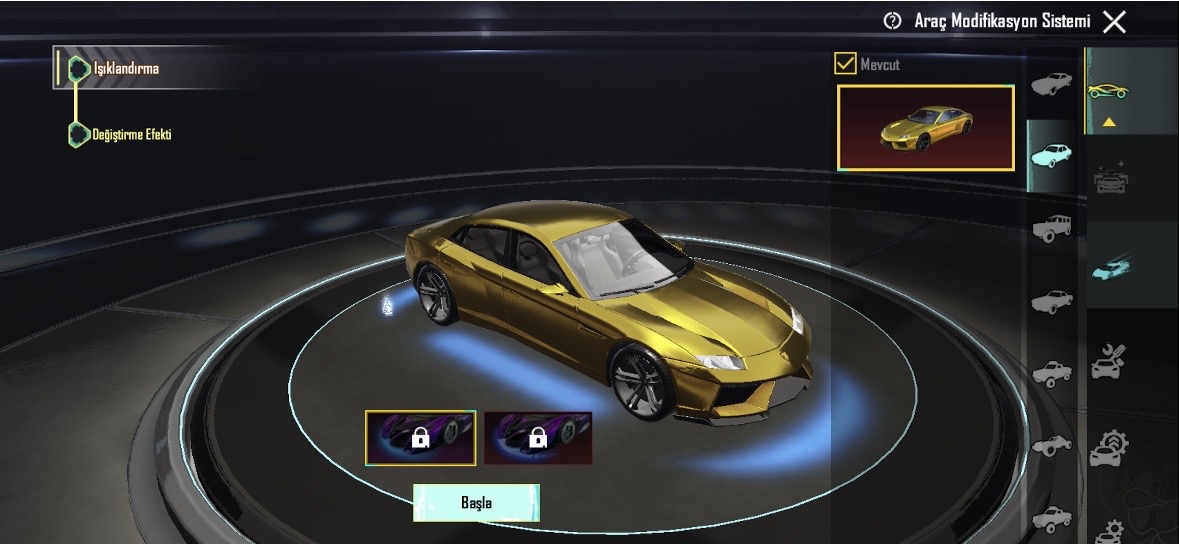
Task: Open the speeding cyan car effects tab
Action: coord(1108,268)
